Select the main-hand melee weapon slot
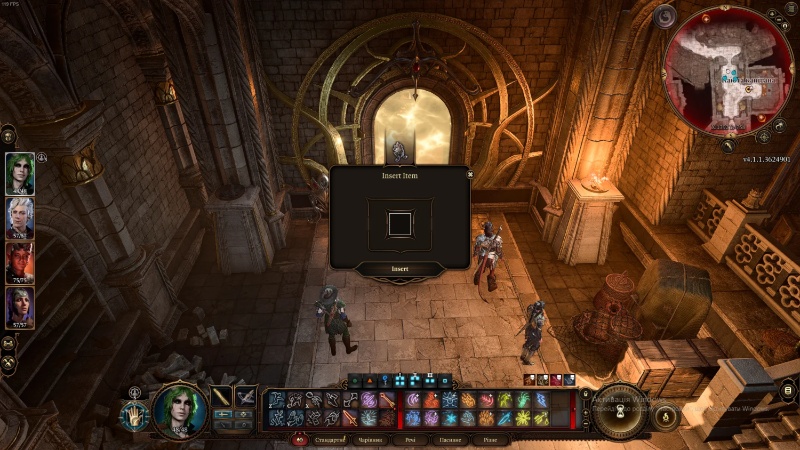This screenshot has height=450, width=800. point(221,397)
